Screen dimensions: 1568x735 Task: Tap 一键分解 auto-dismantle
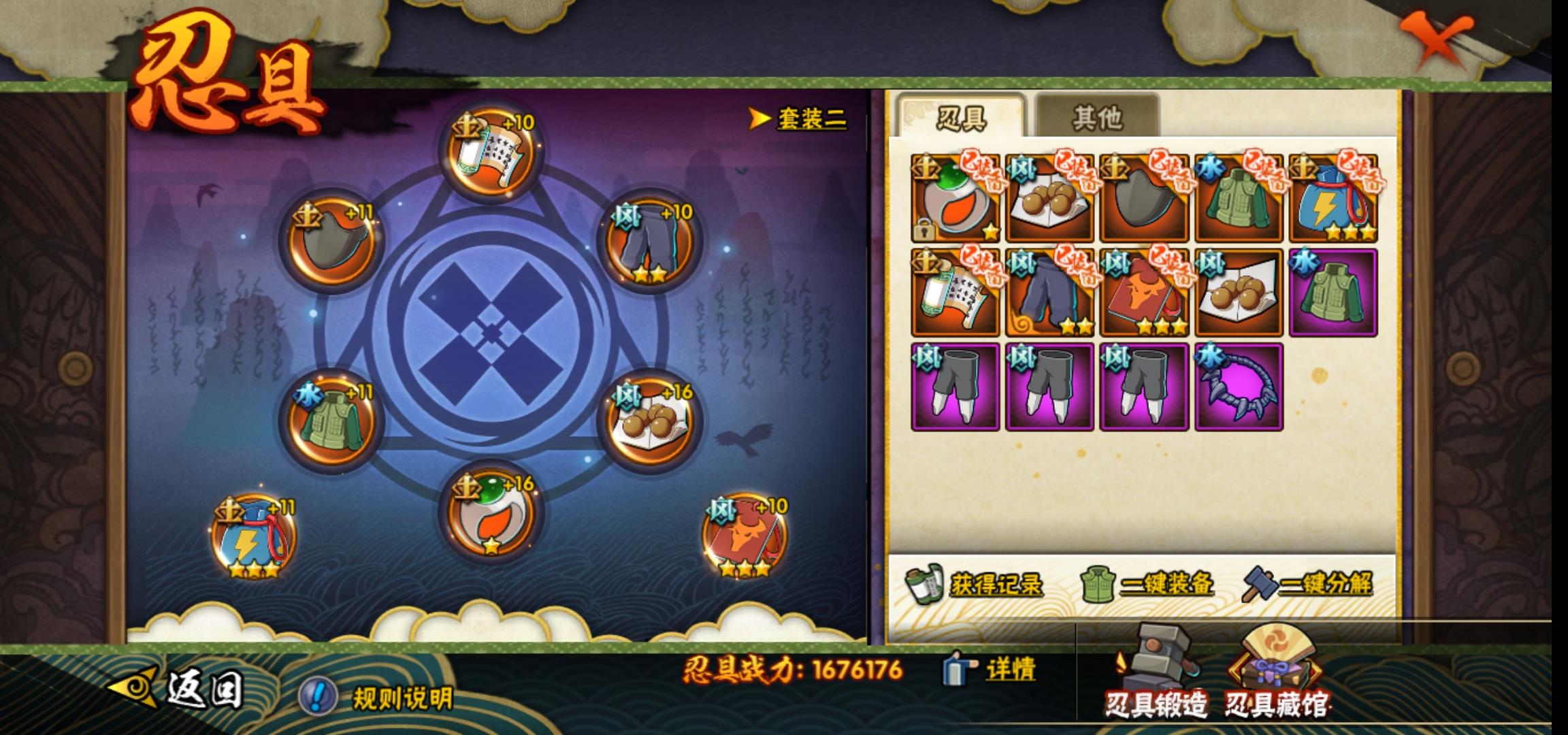1308,585
